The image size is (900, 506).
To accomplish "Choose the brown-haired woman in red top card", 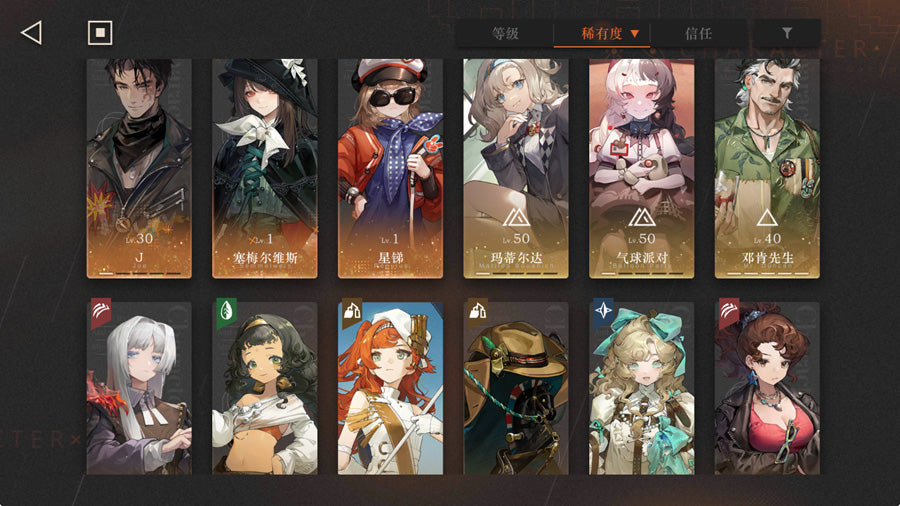I will 767,388.
